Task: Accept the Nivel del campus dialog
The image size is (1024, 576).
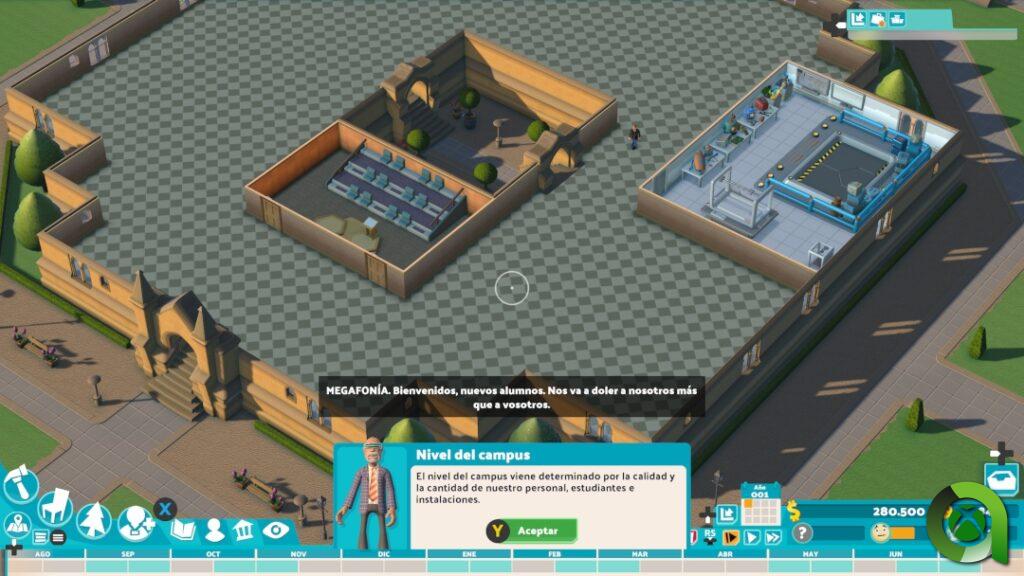Action: click(x=531, y=531)
